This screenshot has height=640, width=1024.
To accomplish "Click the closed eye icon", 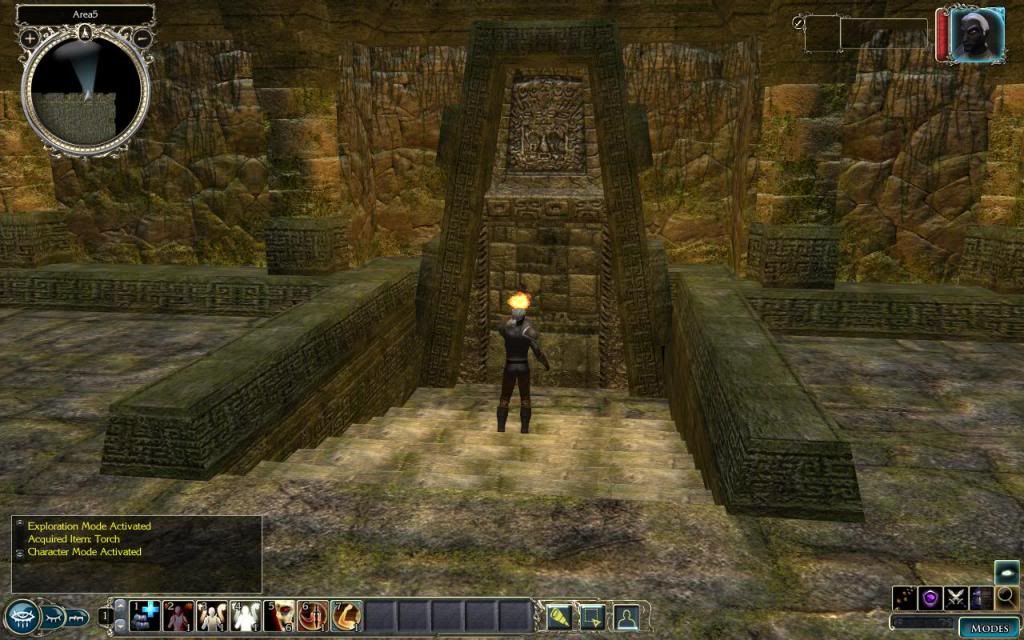I will coord(53,617).
